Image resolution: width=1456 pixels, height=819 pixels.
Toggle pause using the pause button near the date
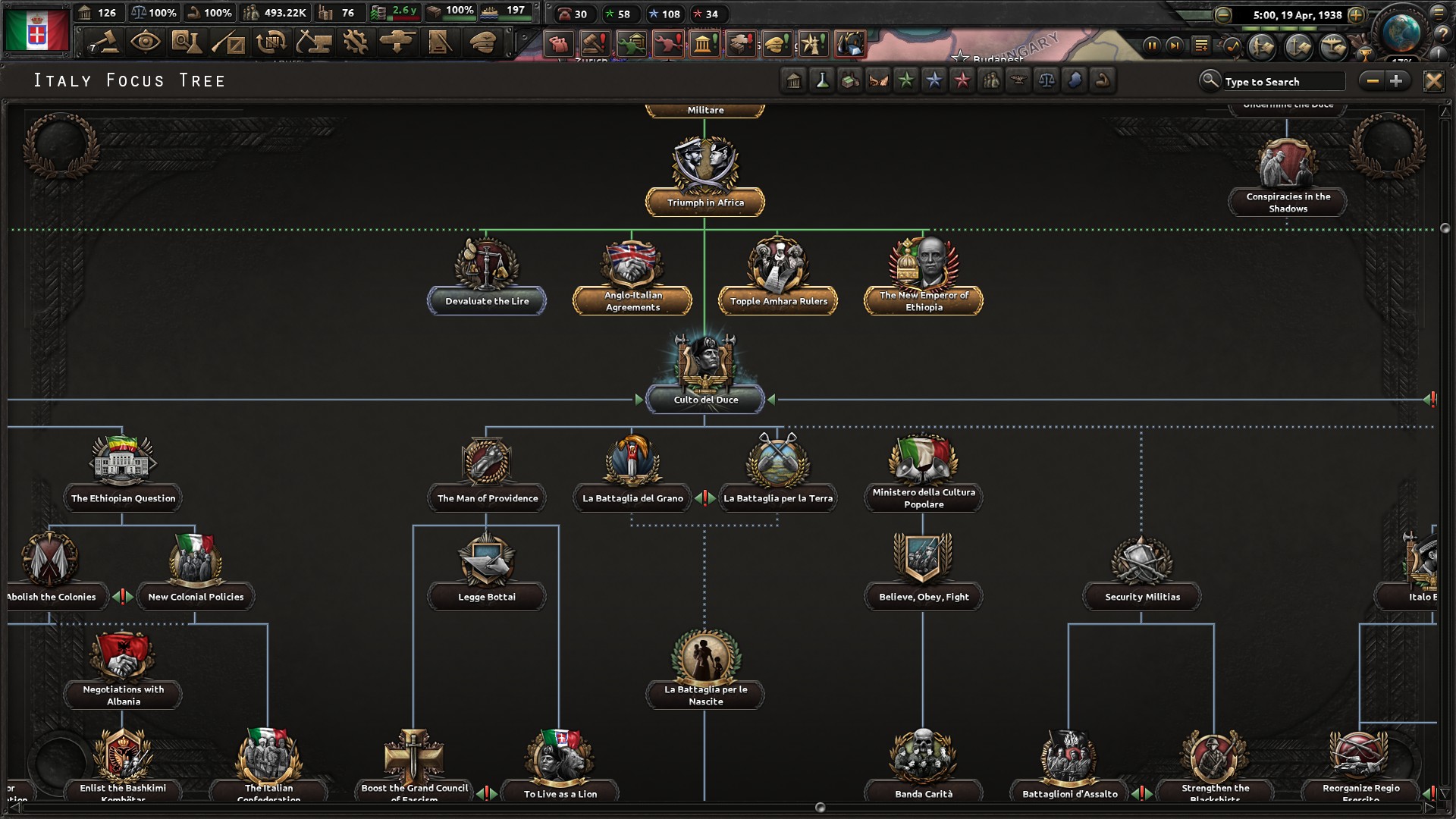pyautogui.click(x=1150, y=45)
